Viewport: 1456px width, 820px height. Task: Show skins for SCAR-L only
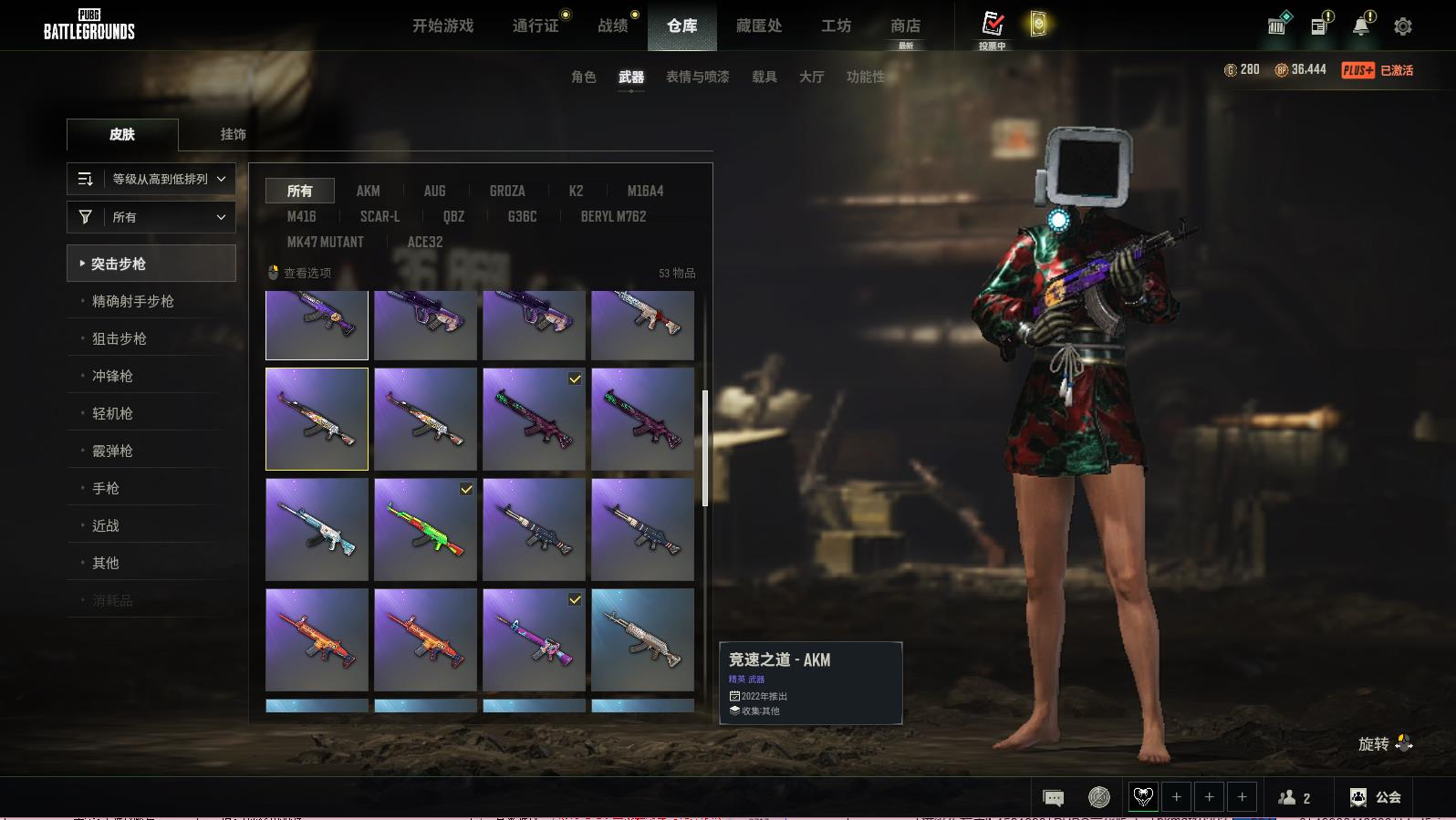click(380, 216)
